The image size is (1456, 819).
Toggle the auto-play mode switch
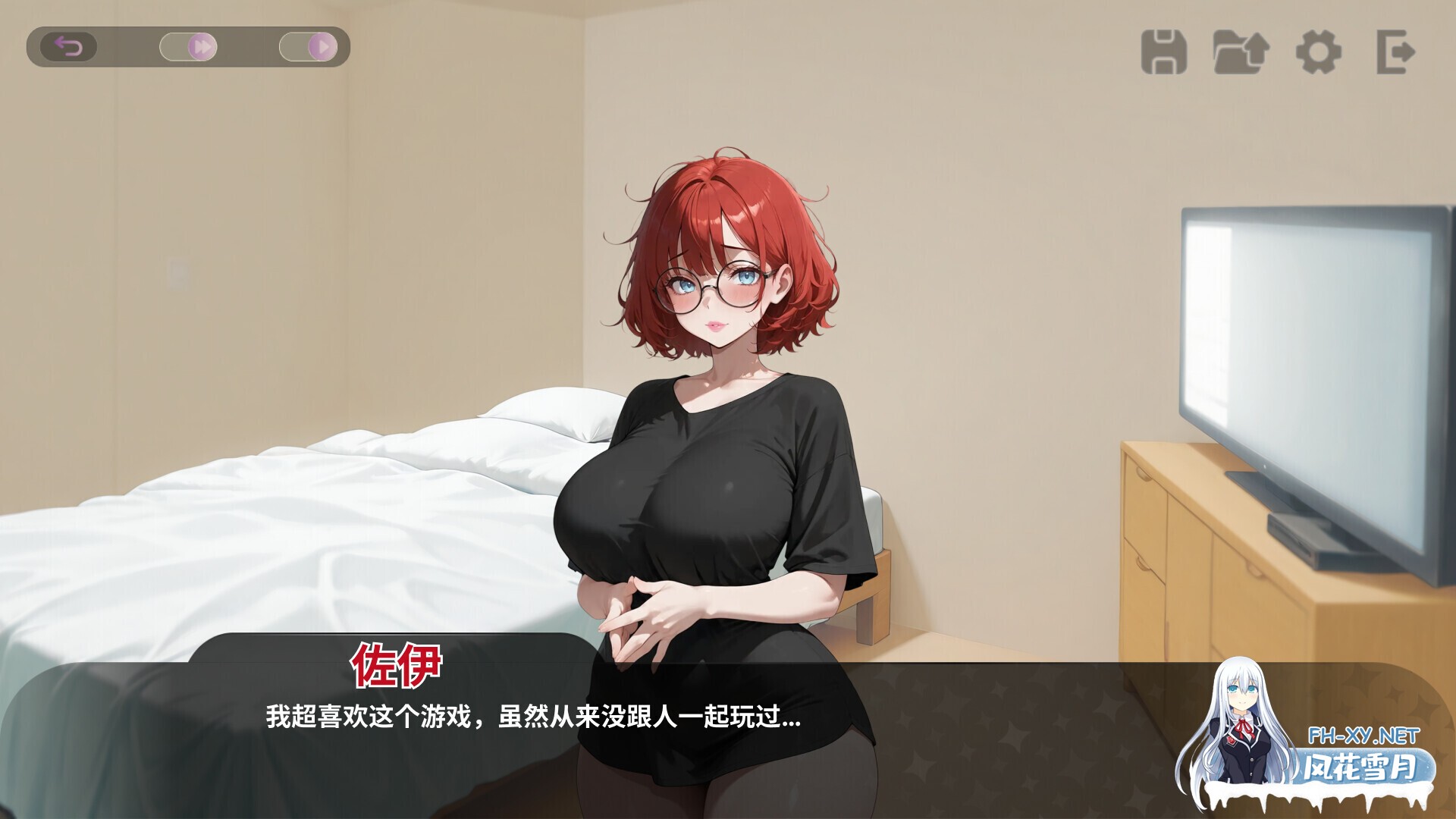coord(307,45)
